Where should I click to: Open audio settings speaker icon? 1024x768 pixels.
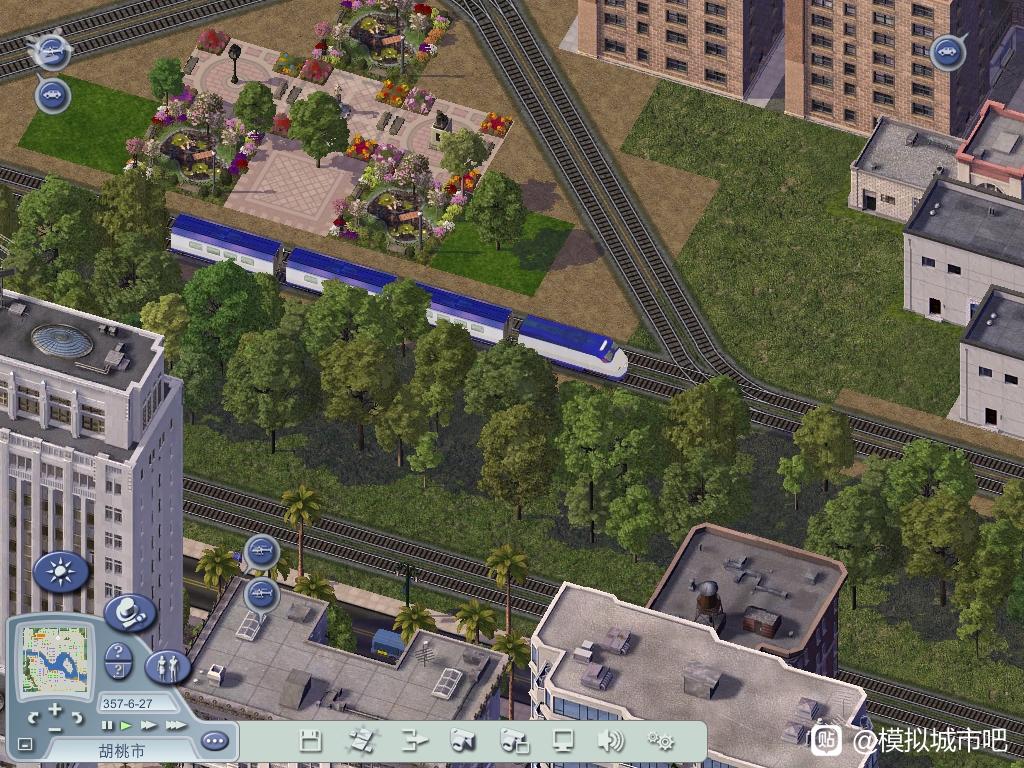(610, 741)
